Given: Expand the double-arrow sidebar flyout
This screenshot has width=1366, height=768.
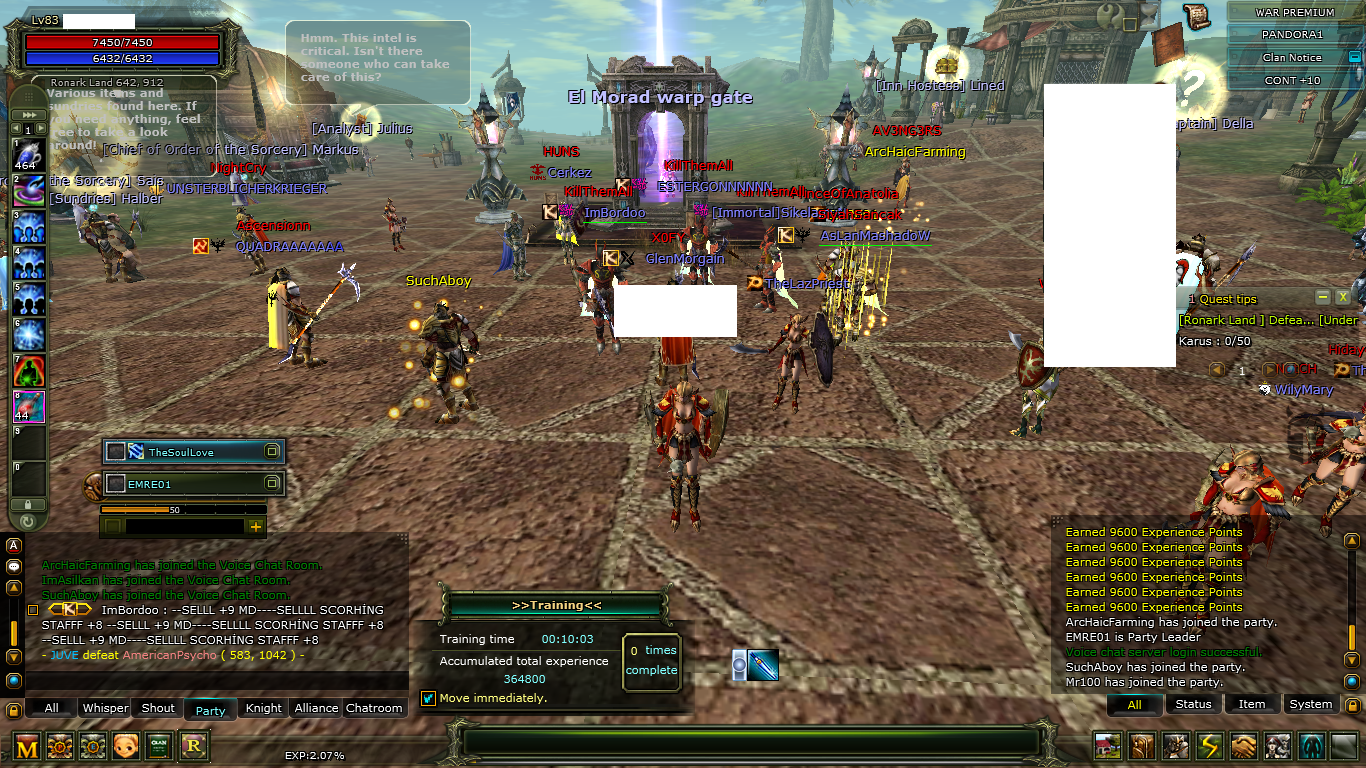Looking at the screenshot, I should coord(29,114).
